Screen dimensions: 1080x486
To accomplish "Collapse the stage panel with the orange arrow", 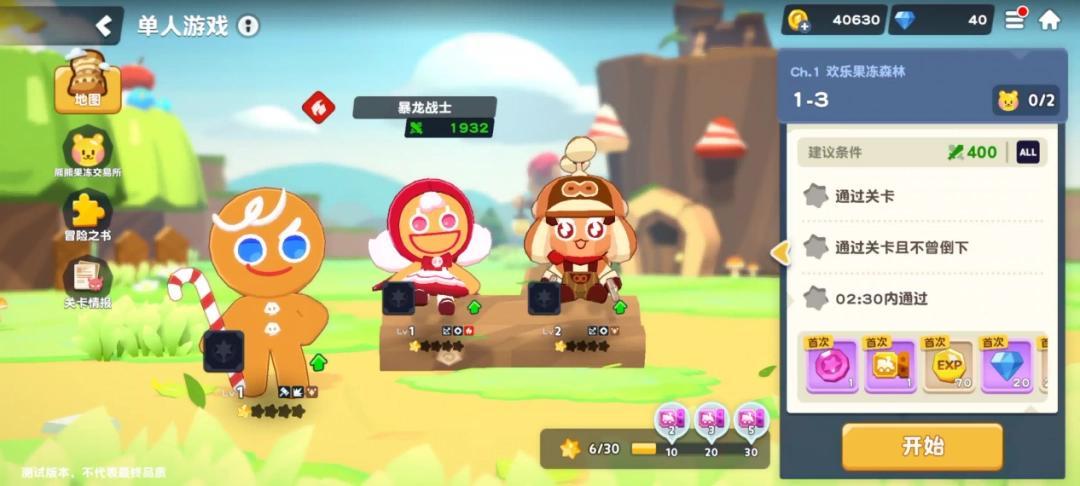I will [x=780, y=254].
